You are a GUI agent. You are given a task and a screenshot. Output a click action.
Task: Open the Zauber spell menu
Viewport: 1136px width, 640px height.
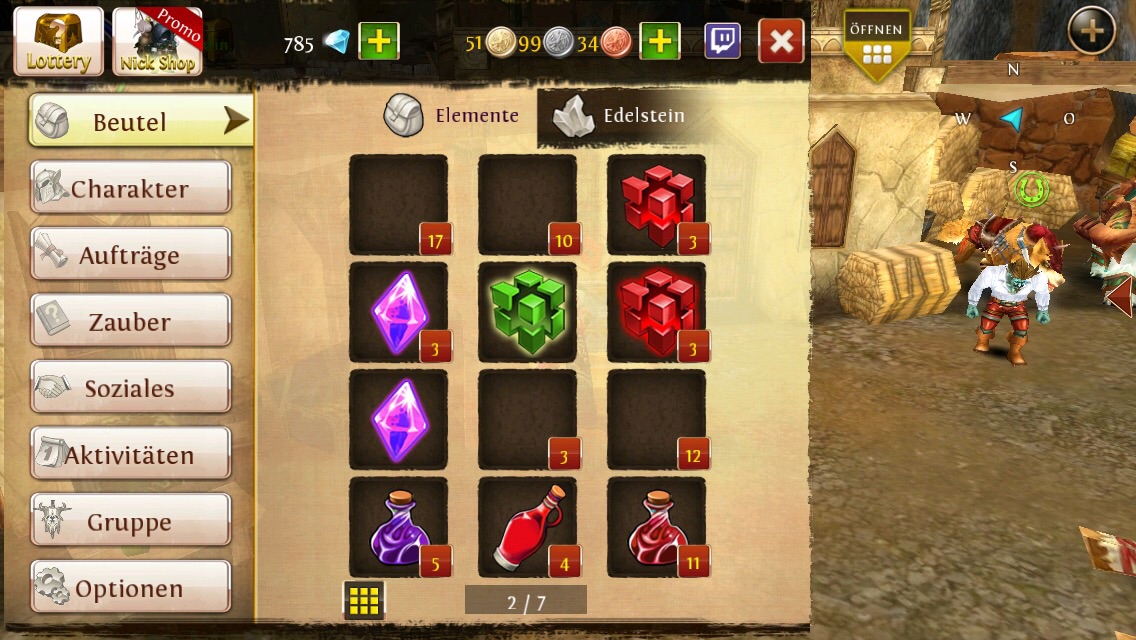pyautogui.click(x=130, y=322)
